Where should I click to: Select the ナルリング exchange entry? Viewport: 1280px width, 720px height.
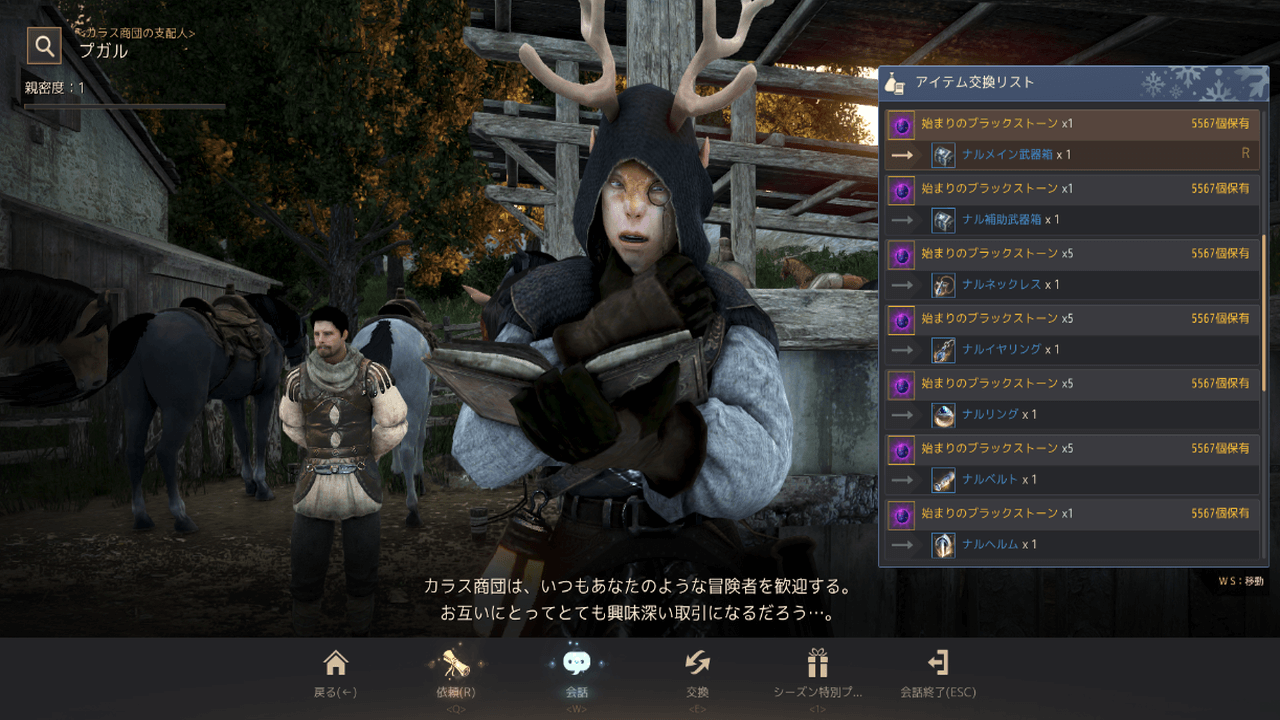(x=1072, y=399)
